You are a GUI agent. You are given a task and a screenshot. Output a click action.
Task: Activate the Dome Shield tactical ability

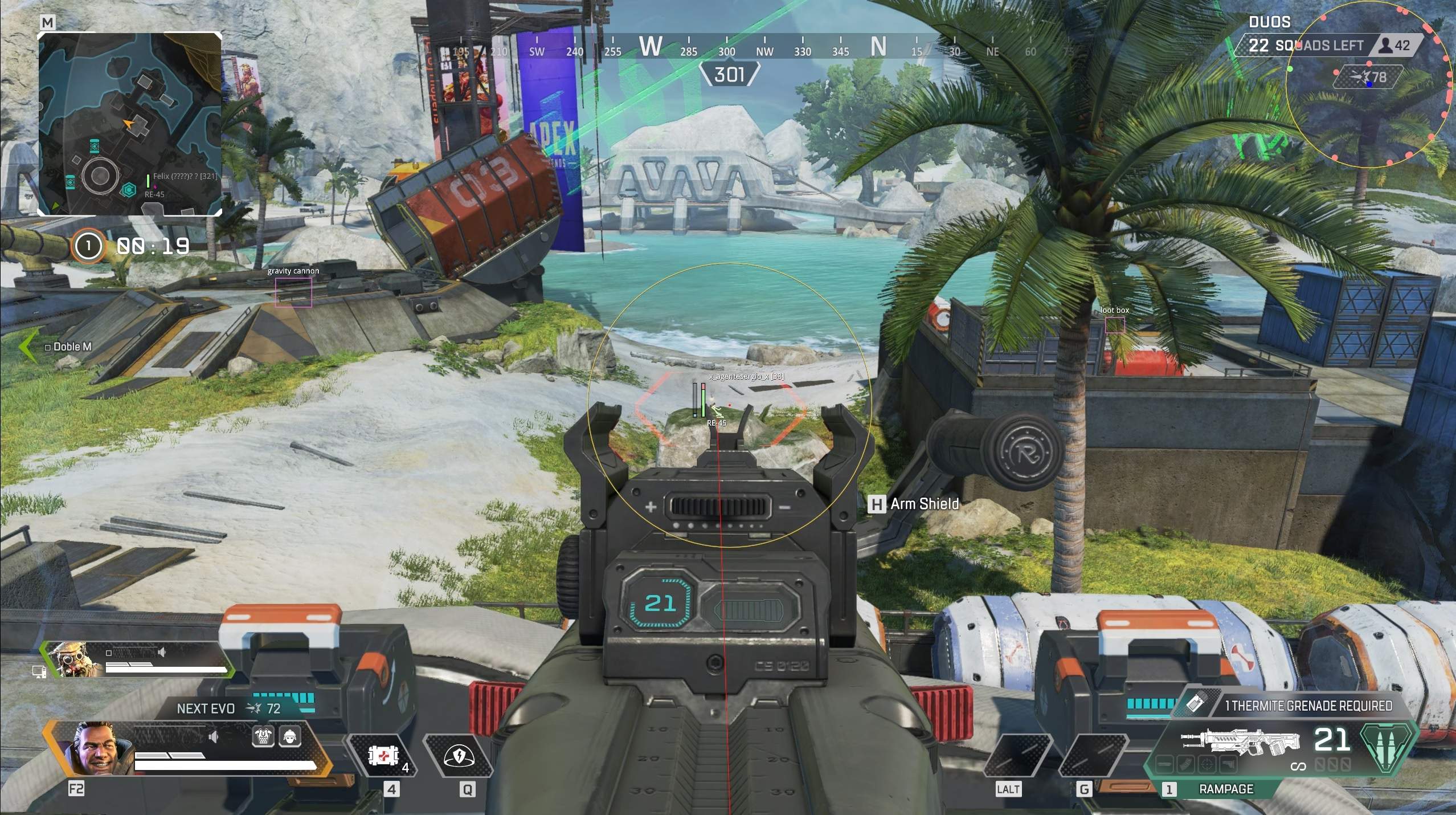point(459,756)
